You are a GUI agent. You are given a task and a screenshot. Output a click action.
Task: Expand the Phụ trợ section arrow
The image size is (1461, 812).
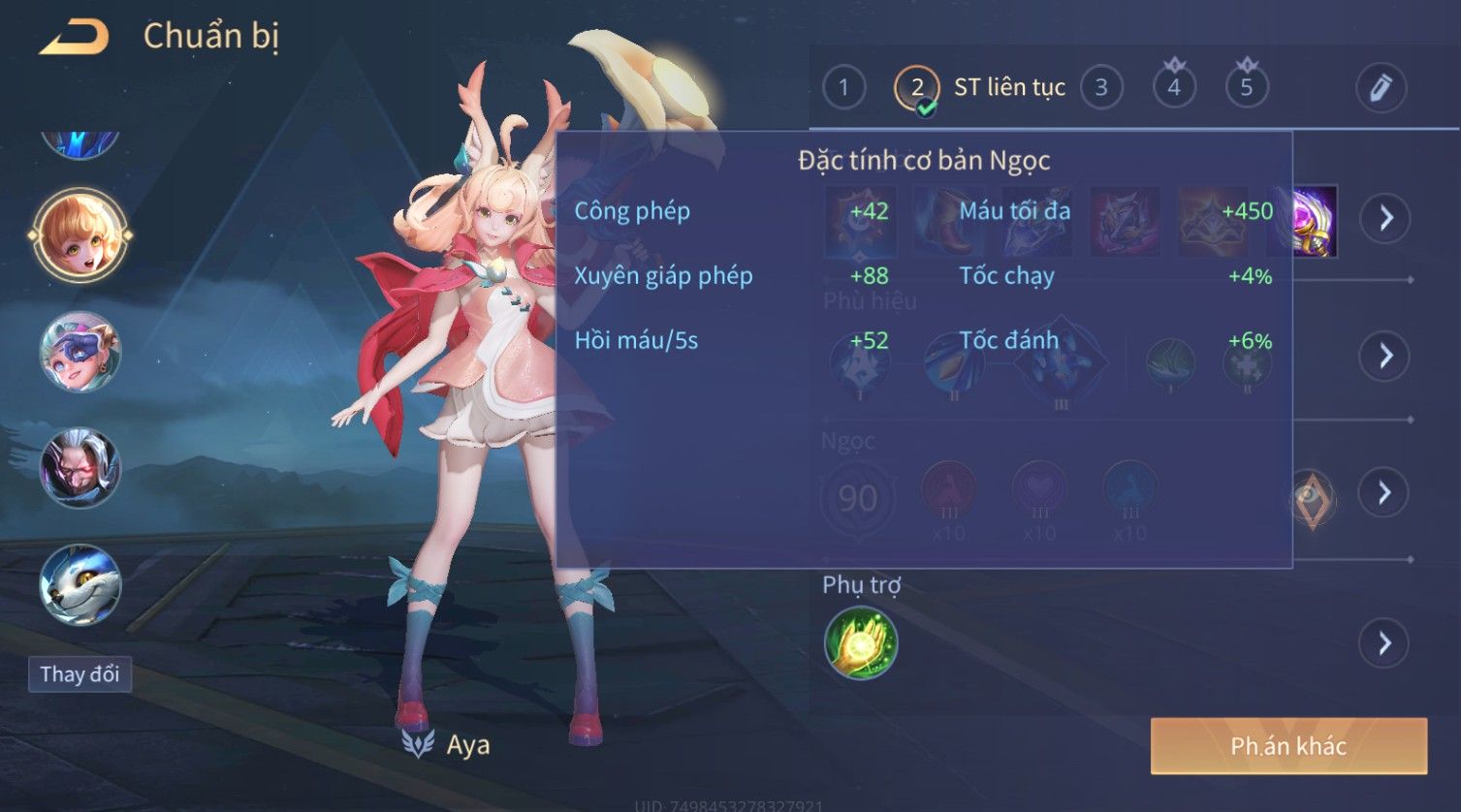[1385, 643]
